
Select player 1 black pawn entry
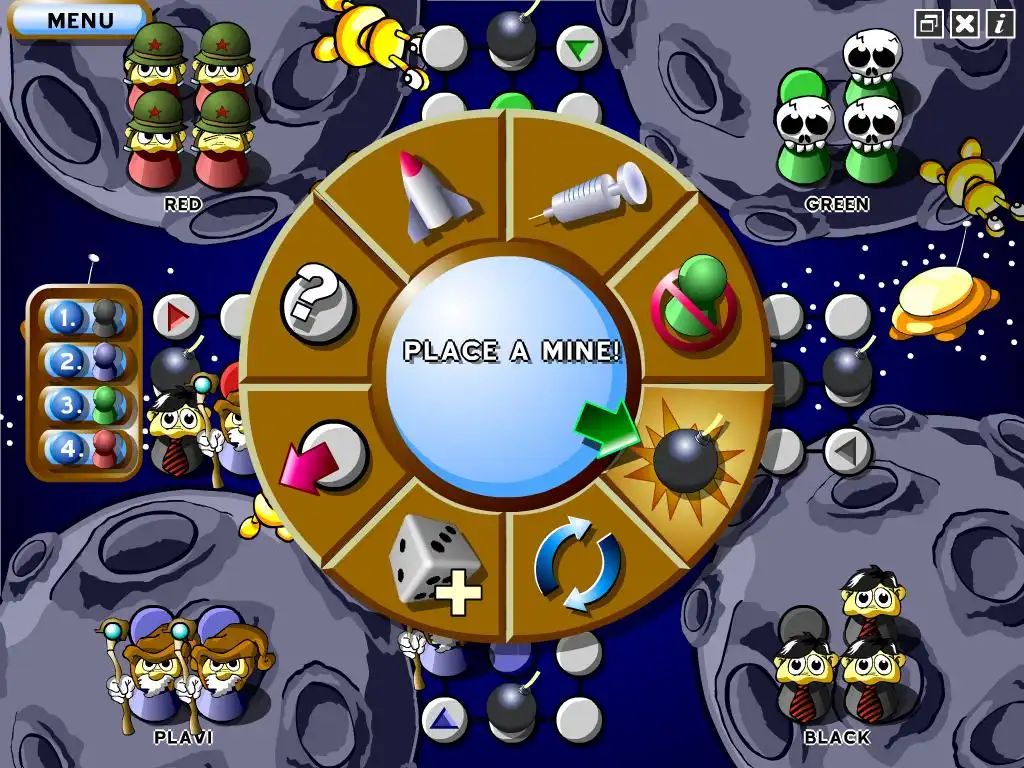coord(86,319)
